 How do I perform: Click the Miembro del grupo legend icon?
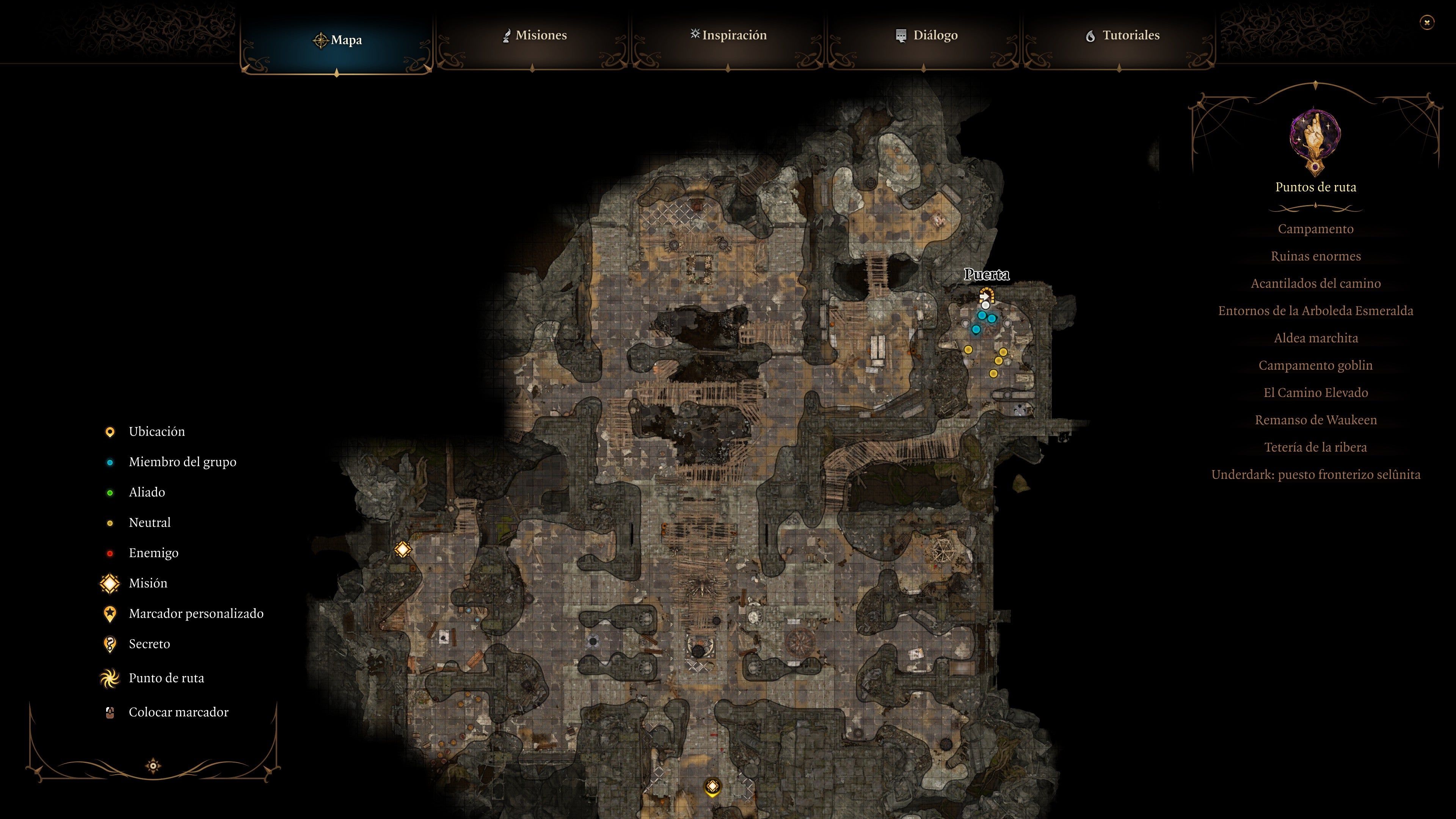110,462
